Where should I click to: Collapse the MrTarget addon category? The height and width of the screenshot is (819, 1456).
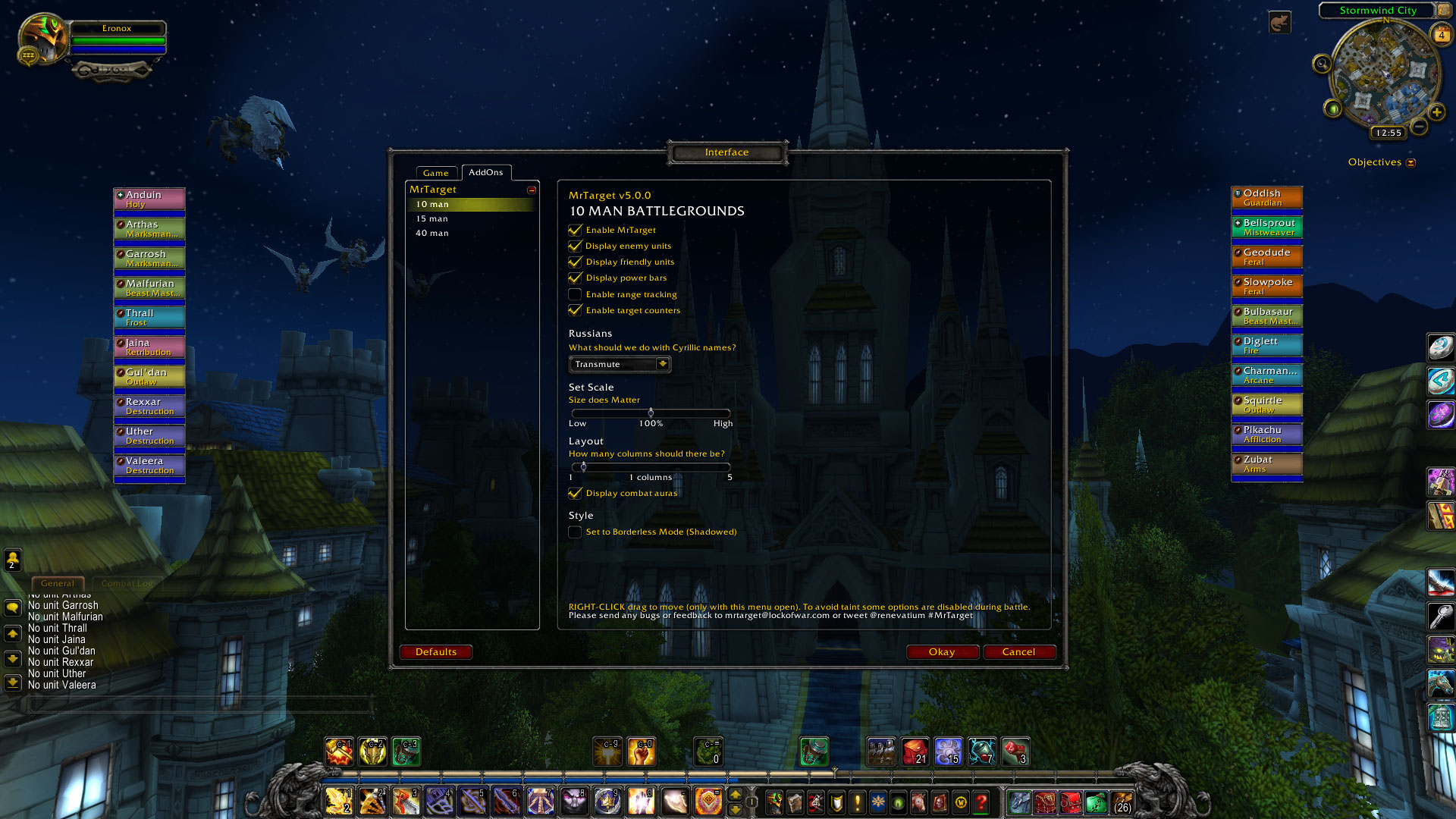click(532, 190)
